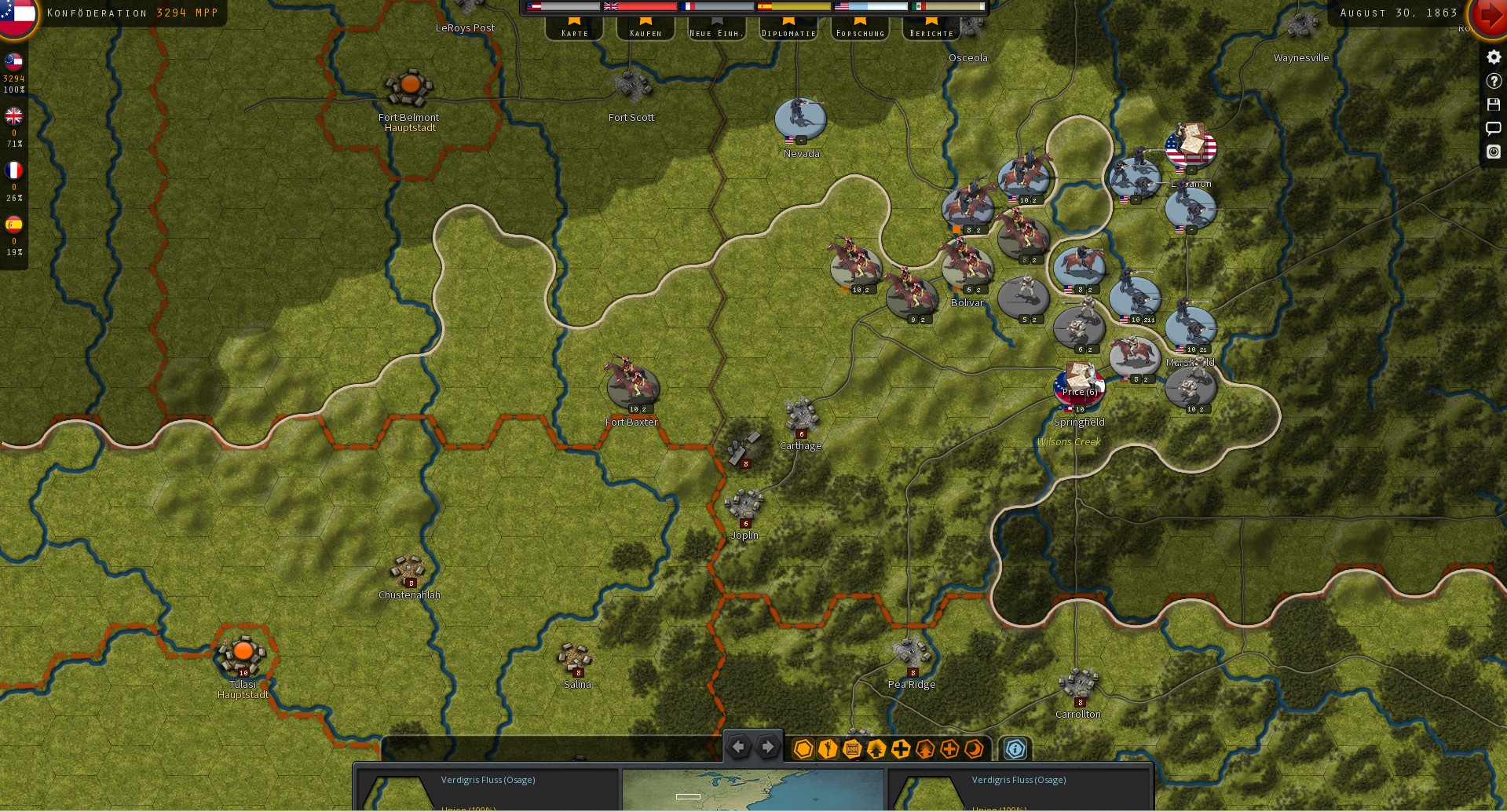Screen dimensions: 1507x812
Task: Open the blue unit info hexagon icon
Action: (1015, 749)
